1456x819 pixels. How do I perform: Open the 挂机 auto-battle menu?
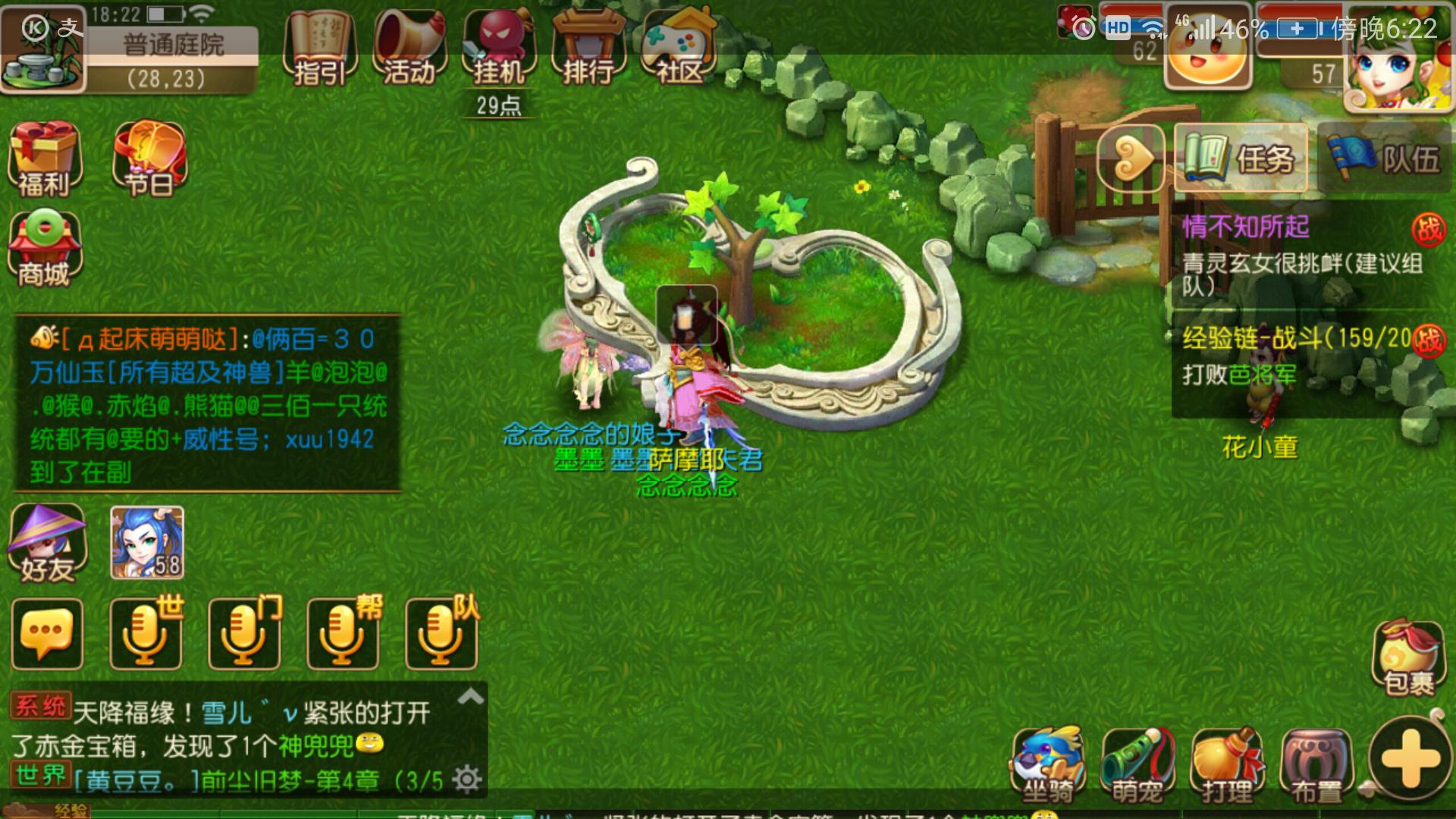click(x=499, y=48)
